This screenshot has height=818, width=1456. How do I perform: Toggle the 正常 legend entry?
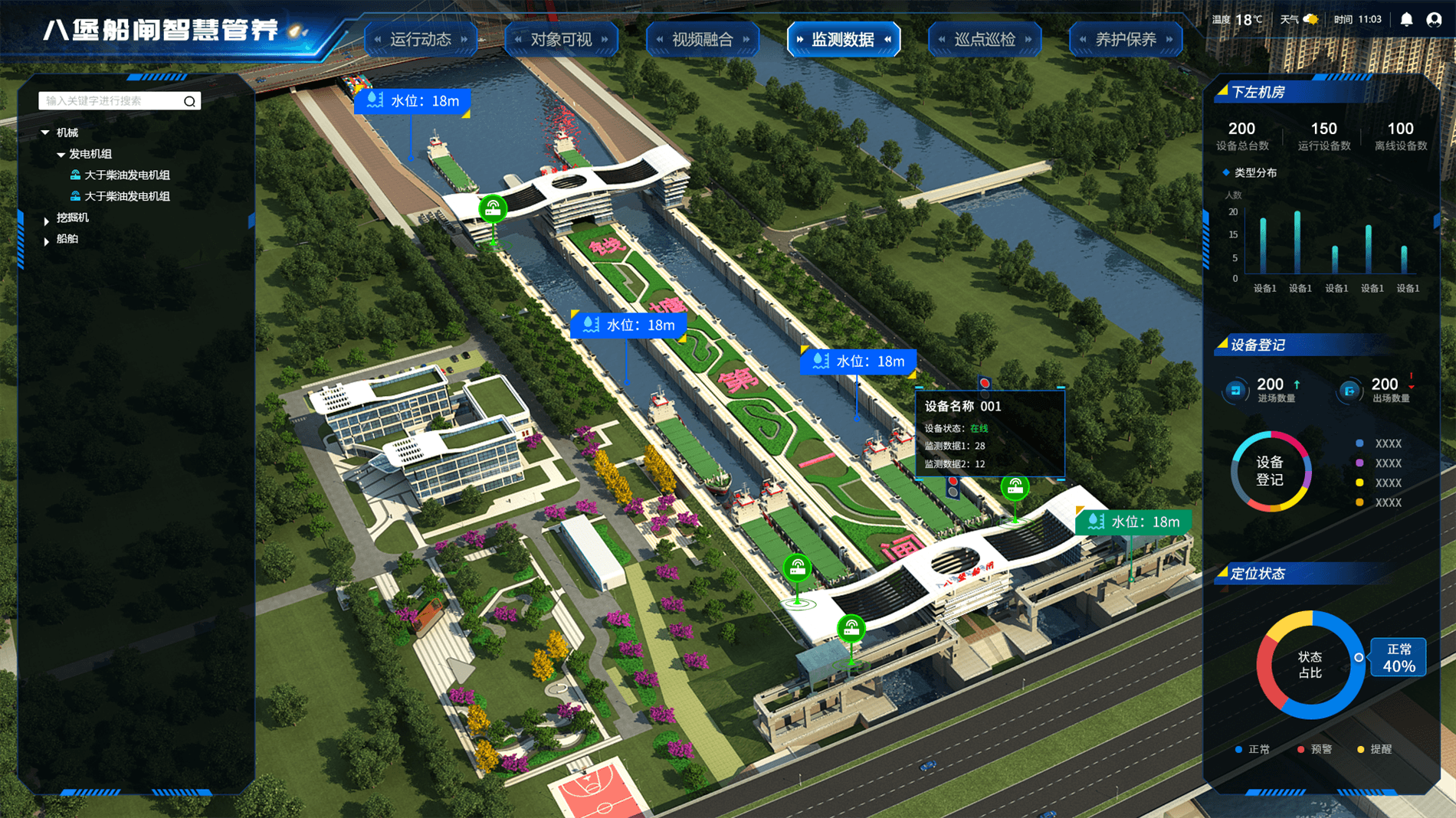[x=1252, y=749]
